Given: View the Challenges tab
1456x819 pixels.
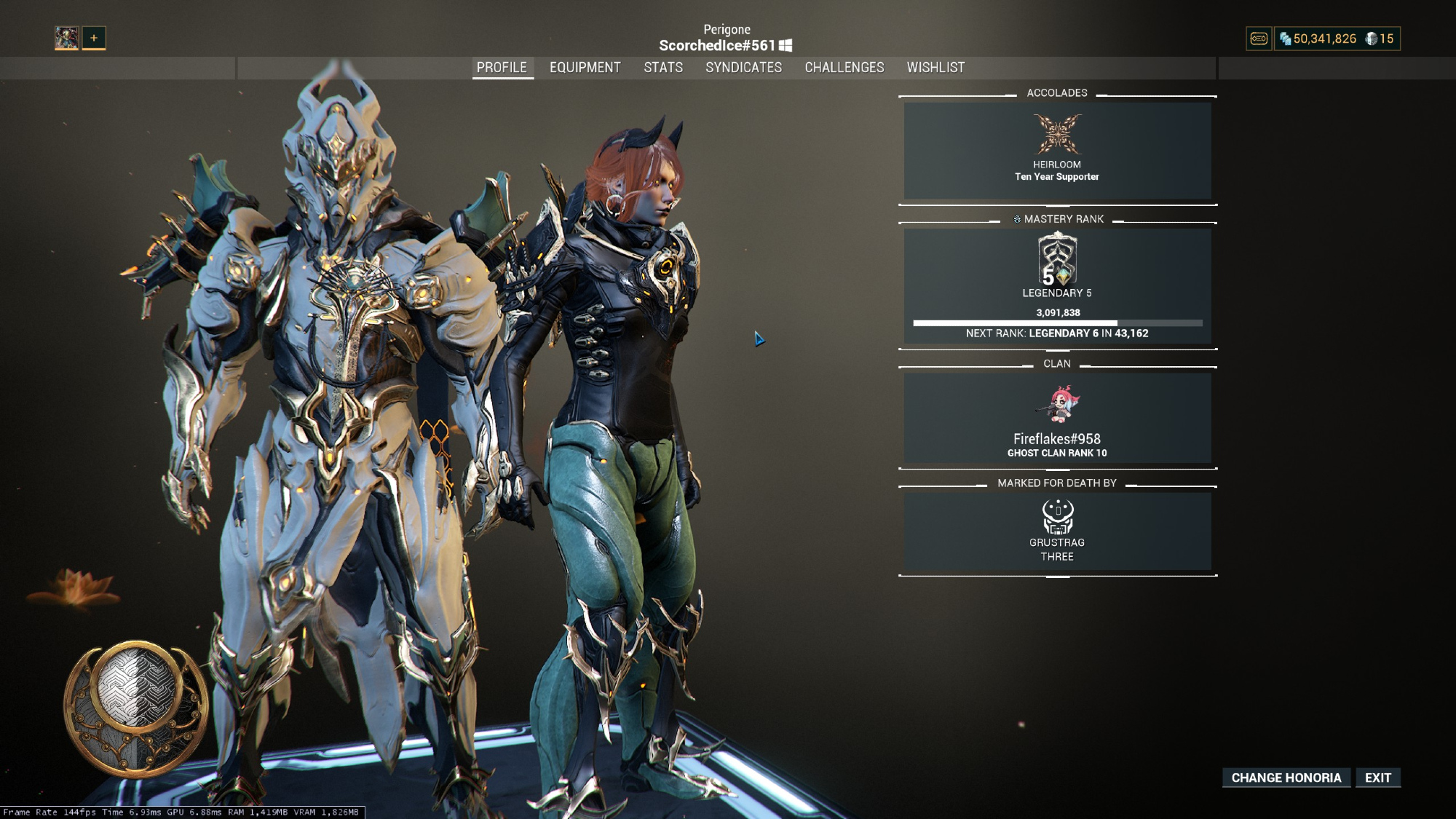Looking at the screenshot, I should 844,68.
